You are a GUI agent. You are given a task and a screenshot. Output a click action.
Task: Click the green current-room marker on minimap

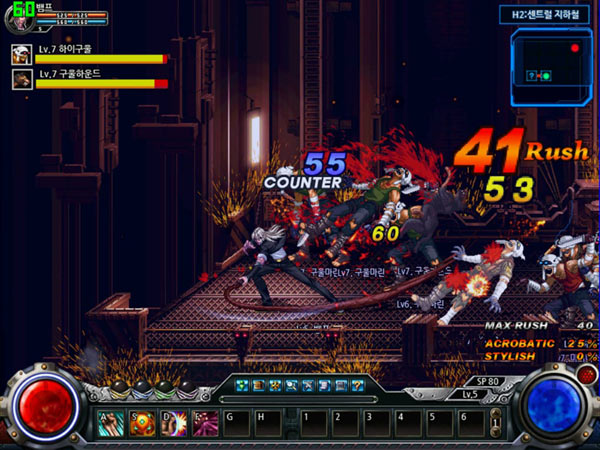tap(546, 76)
